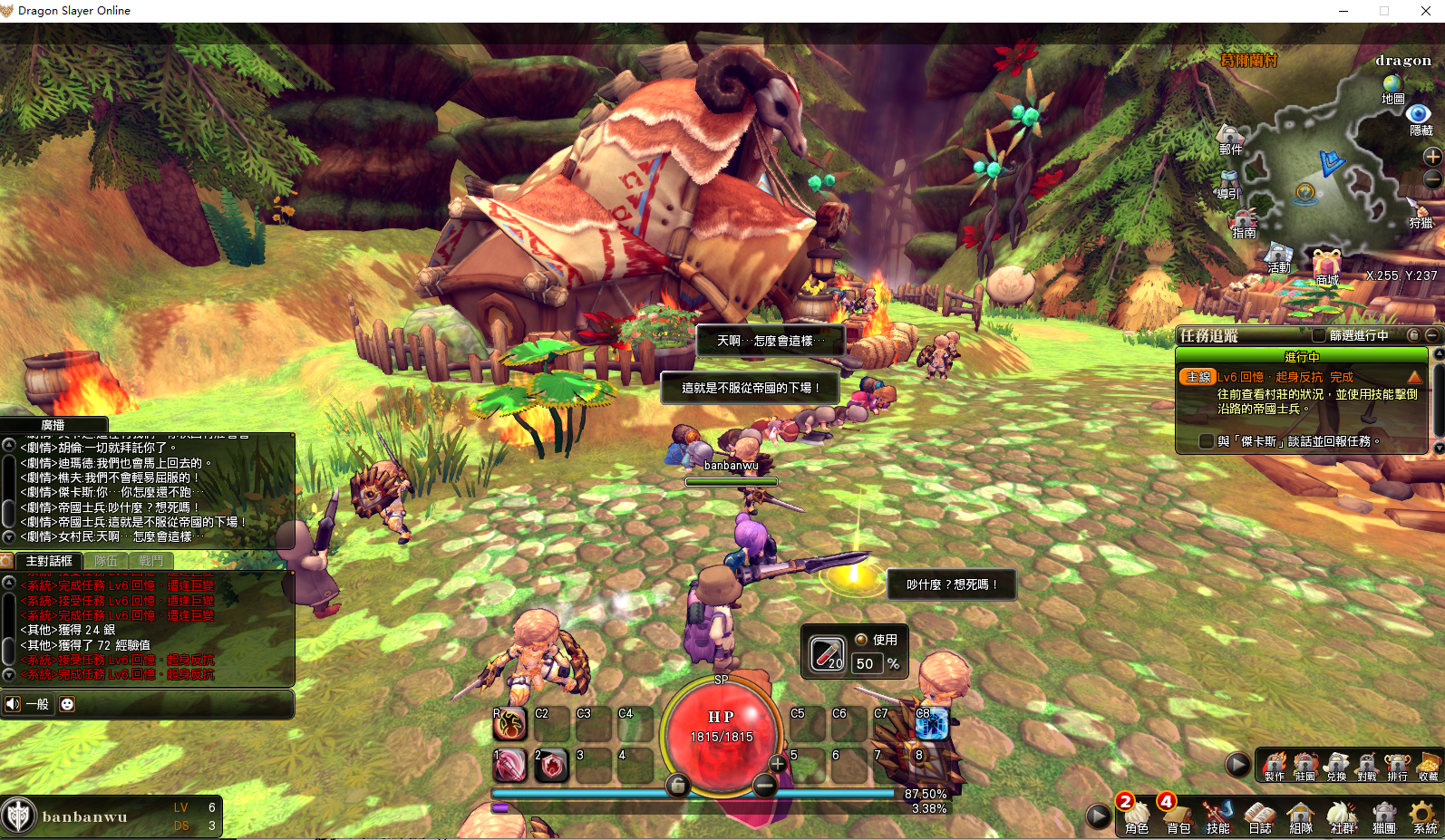Open the 技能 skills window
Viewport: 1445px width, 840px height.
[x=1217, y=815]
